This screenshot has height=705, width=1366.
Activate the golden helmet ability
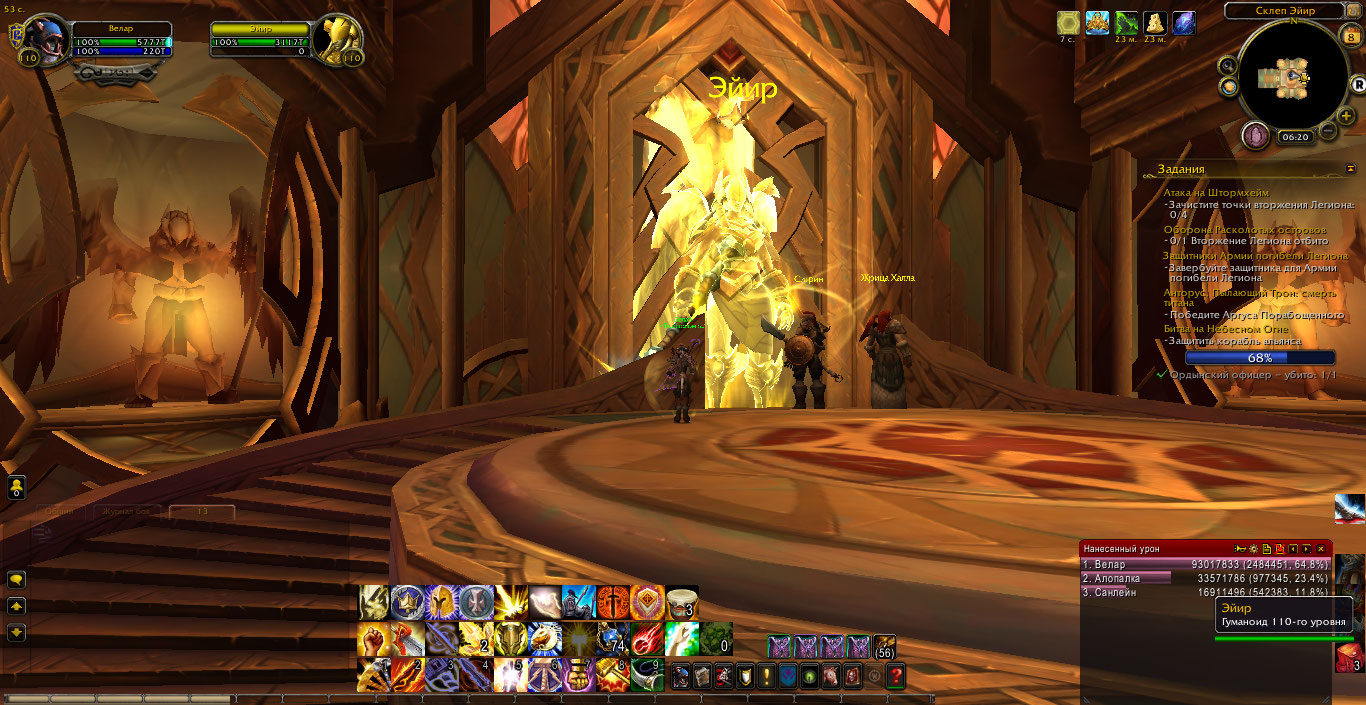[x=443, y=601]
